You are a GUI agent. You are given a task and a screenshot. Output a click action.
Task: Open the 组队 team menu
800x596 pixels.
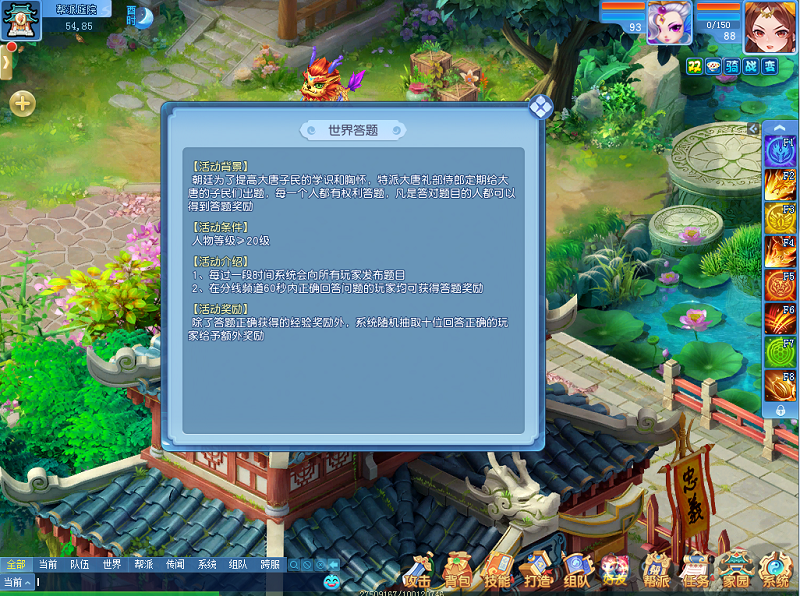click(577, 570)
